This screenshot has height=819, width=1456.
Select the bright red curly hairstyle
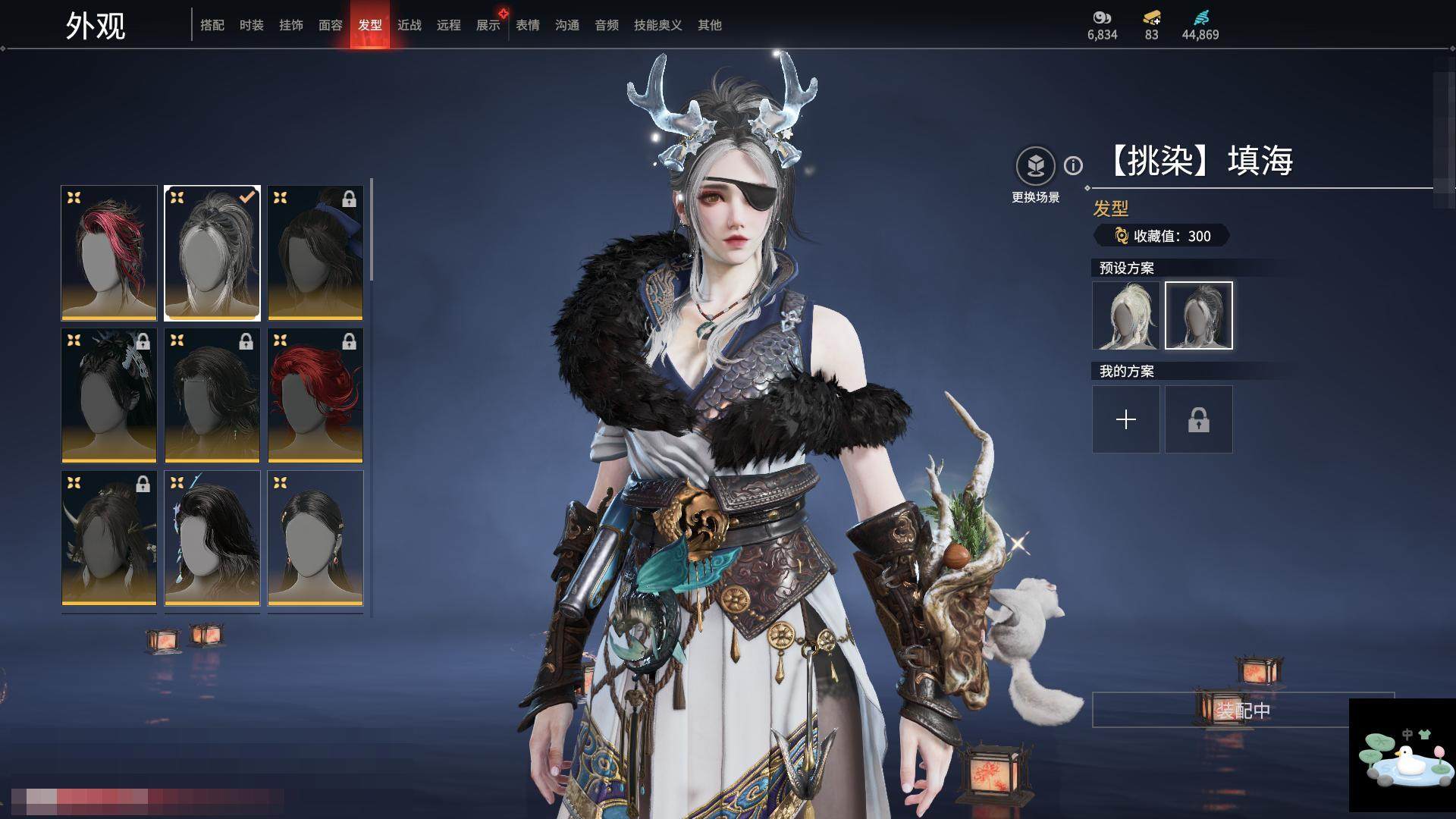(x=315, y=395)
